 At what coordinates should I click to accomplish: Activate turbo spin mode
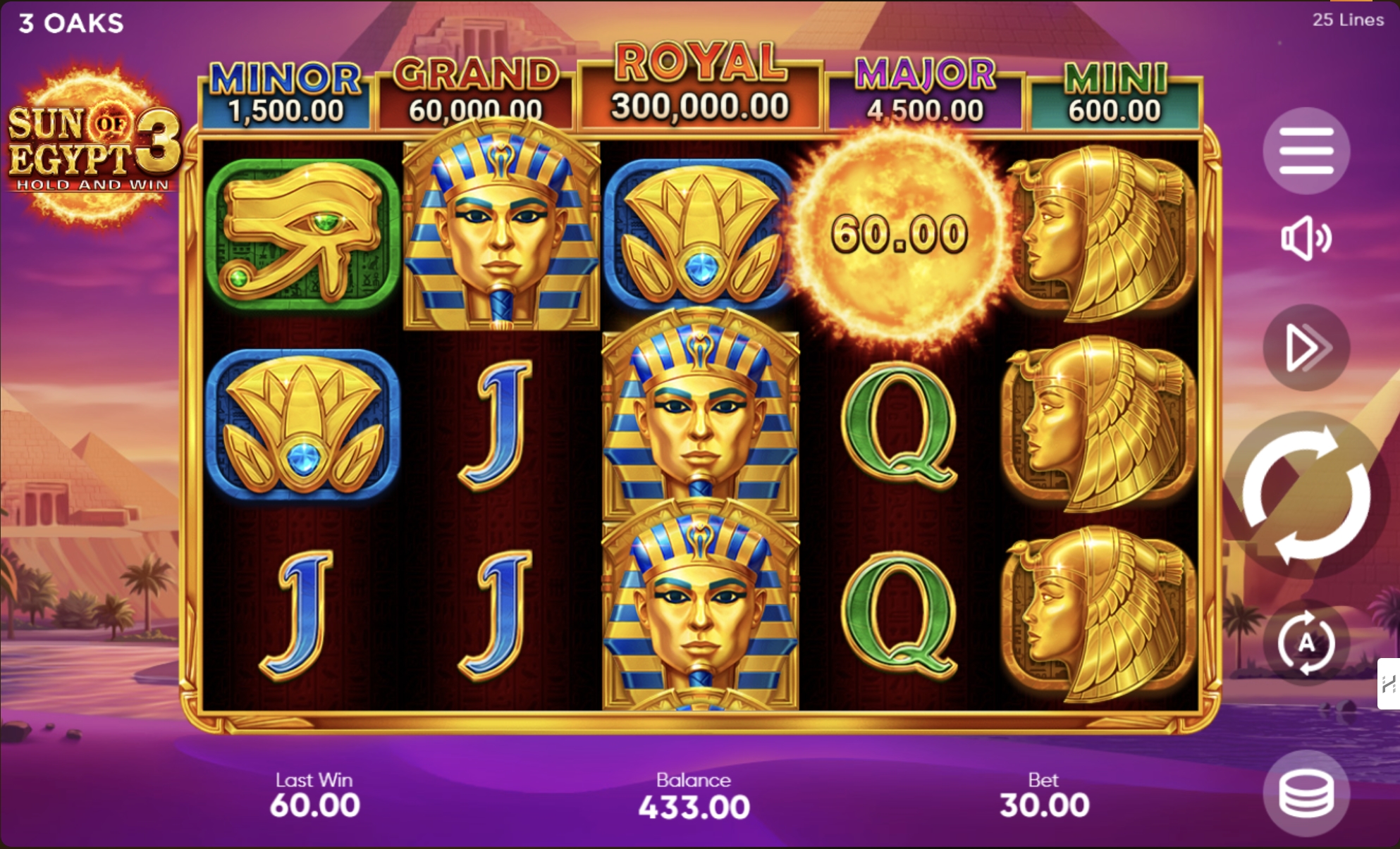1307,347
